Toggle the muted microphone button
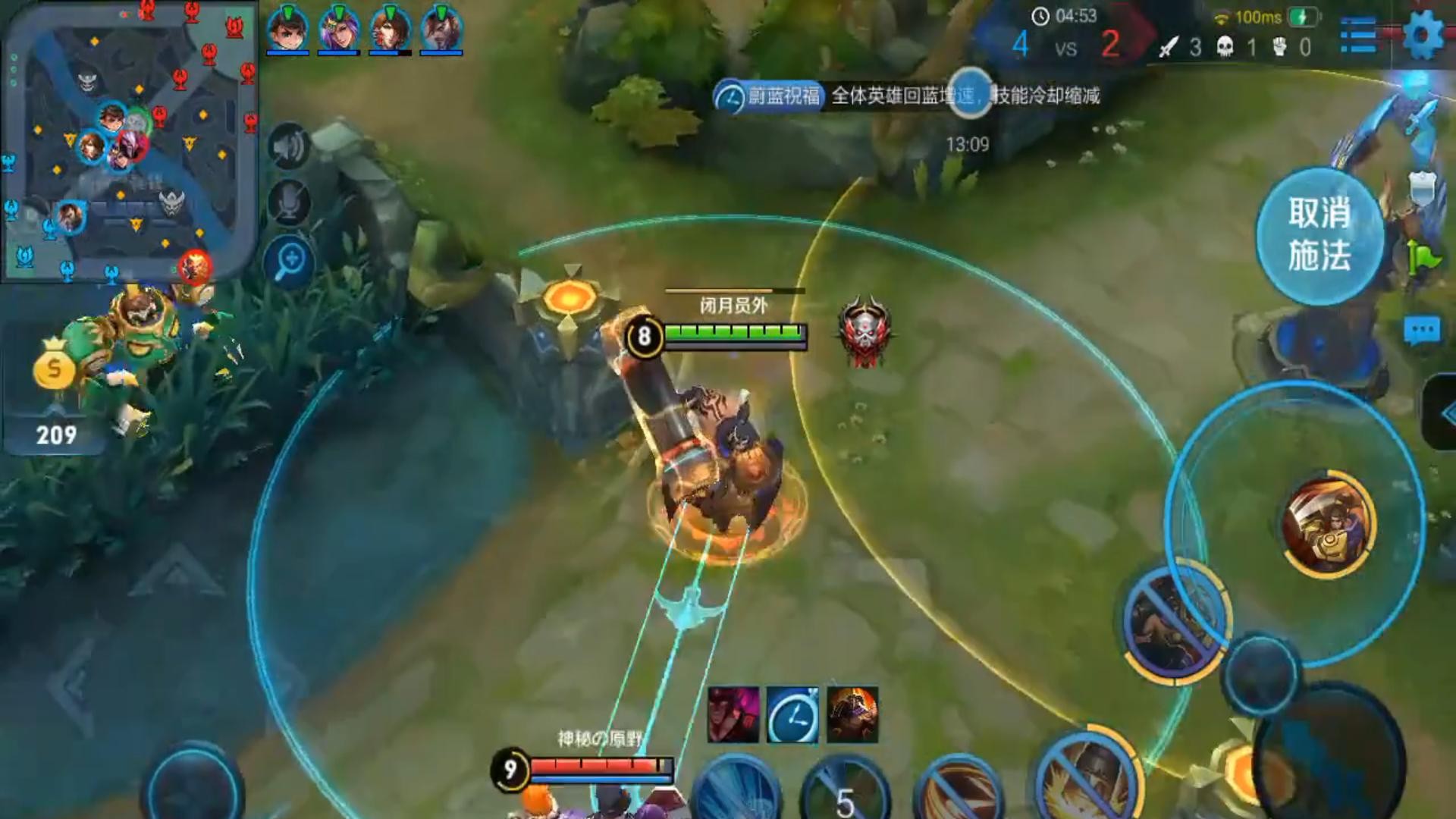1456x819 pixels. [x=289, y=202]
